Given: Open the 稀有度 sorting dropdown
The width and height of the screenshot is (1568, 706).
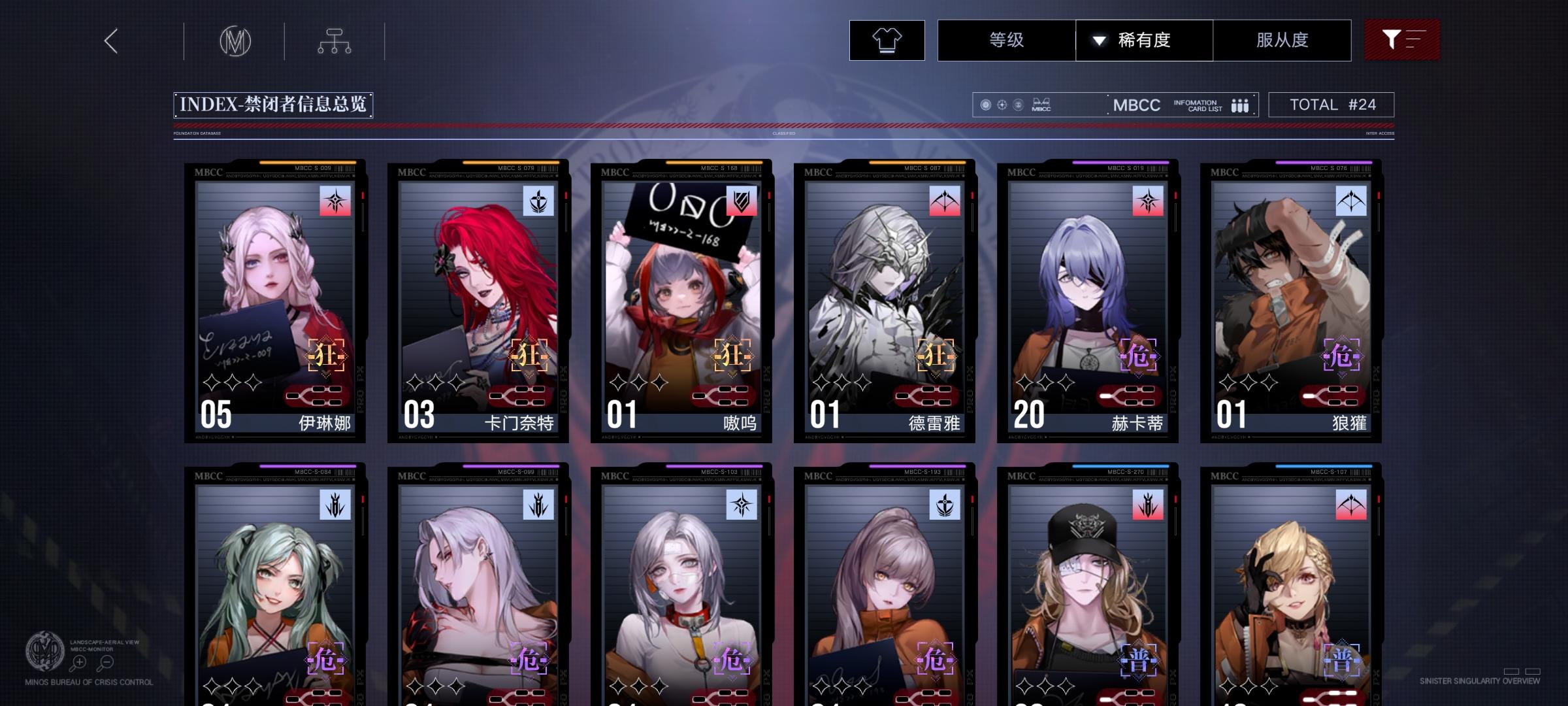Looking at the screenshot, I should coord(1145,40).
